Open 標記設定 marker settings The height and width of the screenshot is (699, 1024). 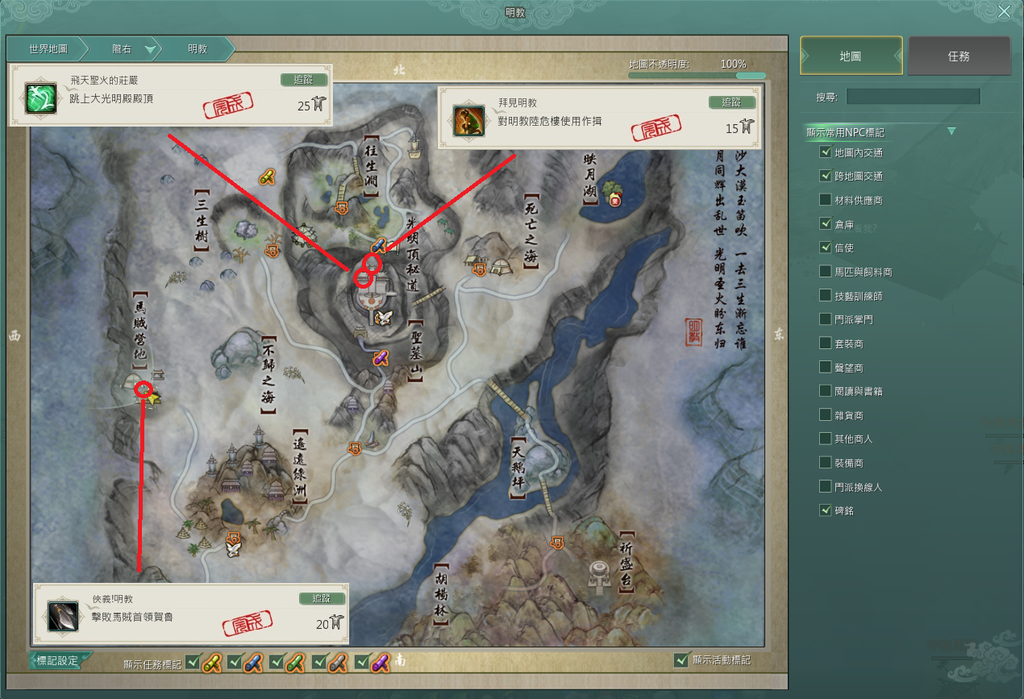(x=57, y=661)
